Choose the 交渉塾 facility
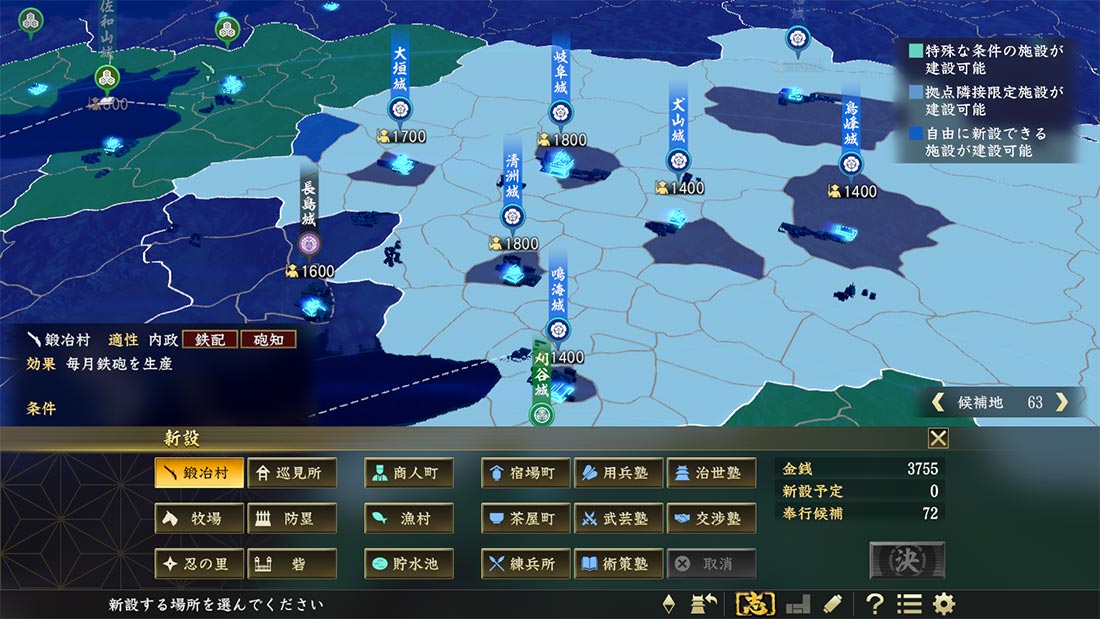Viewport: 1100px width, 619px height. [710, 518]
